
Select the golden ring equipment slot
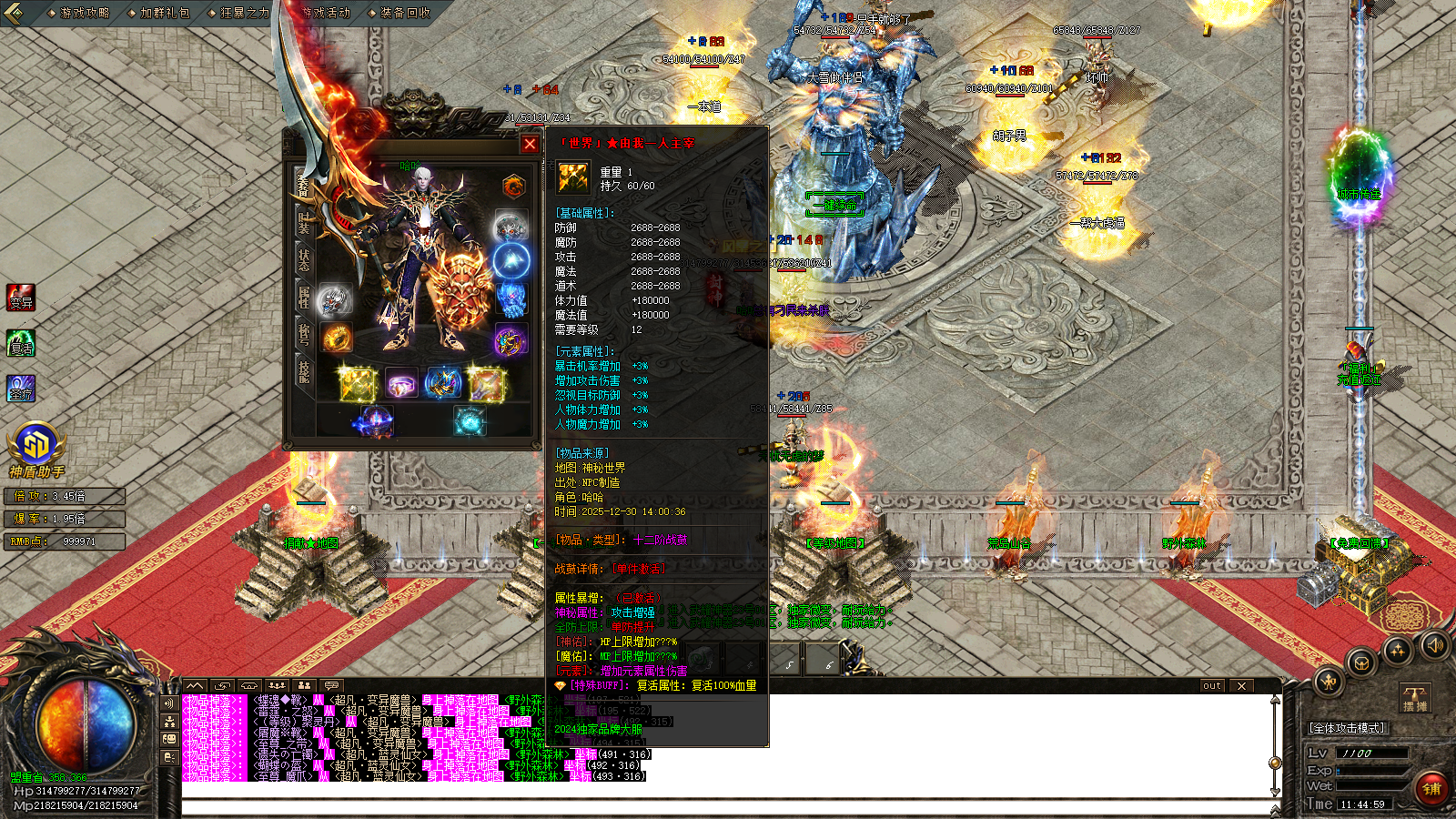pyautogui.click(x=337, y=338)
